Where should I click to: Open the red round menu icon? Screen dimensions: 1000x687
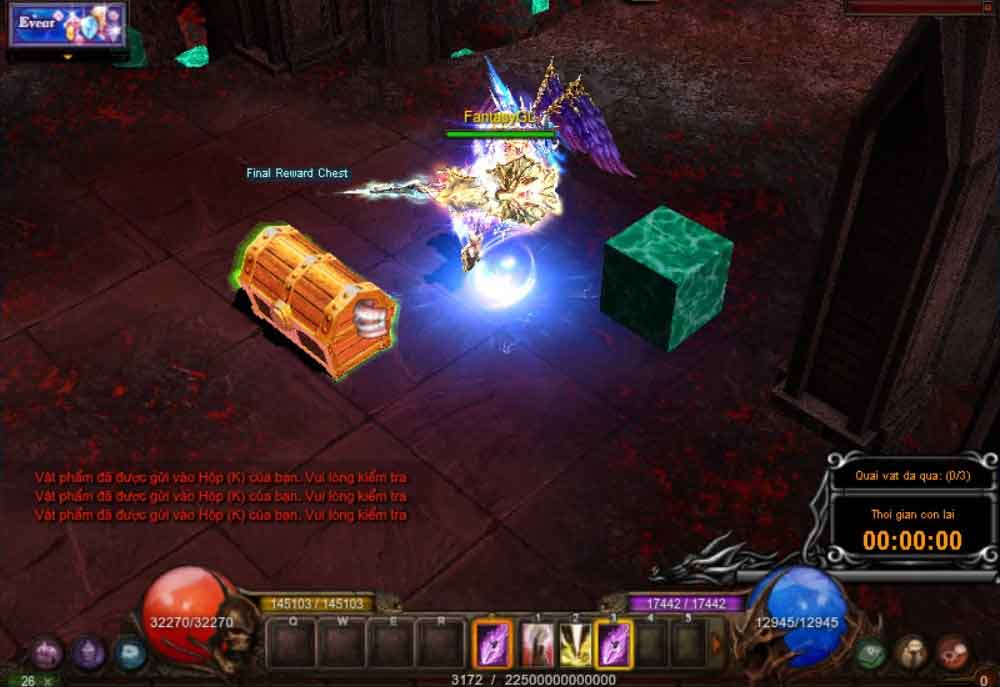pyautogui.click(x=953, y=653)
